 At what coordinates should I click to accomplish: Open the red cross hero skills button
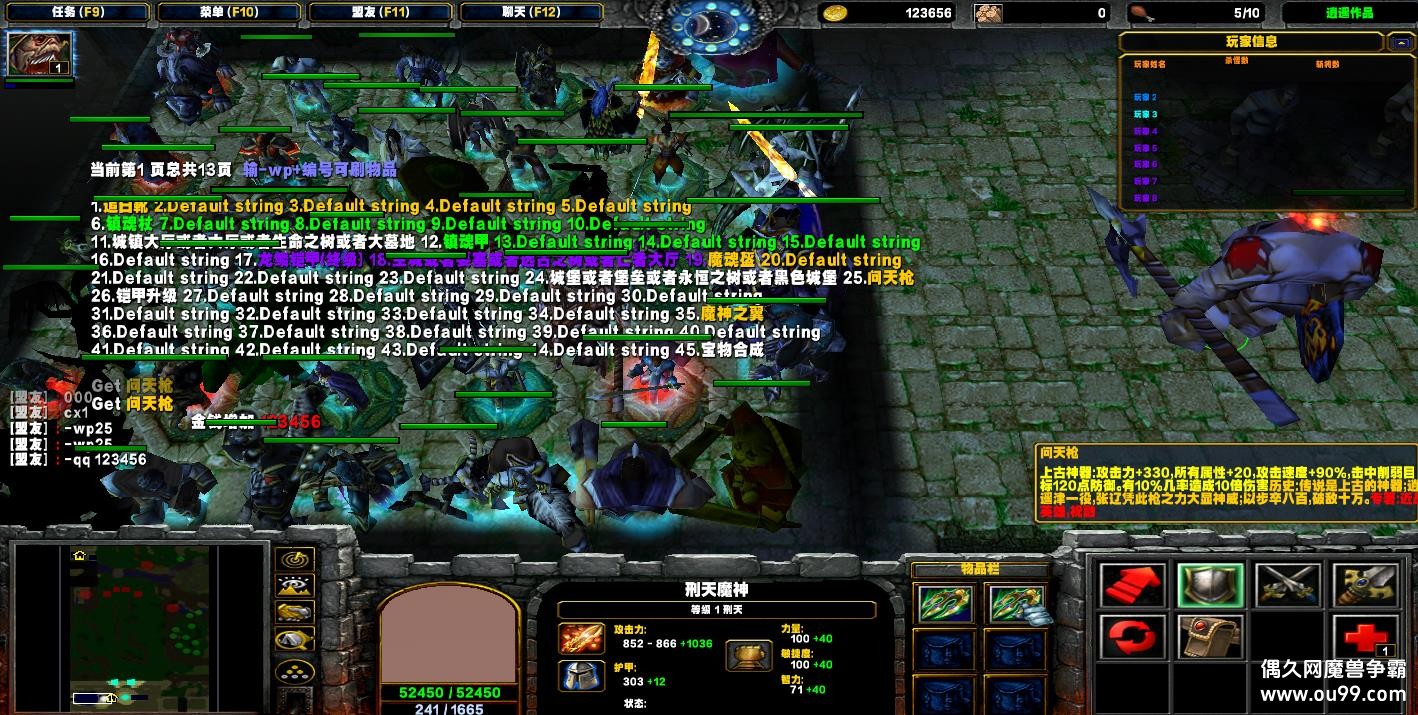(1365, 637)
